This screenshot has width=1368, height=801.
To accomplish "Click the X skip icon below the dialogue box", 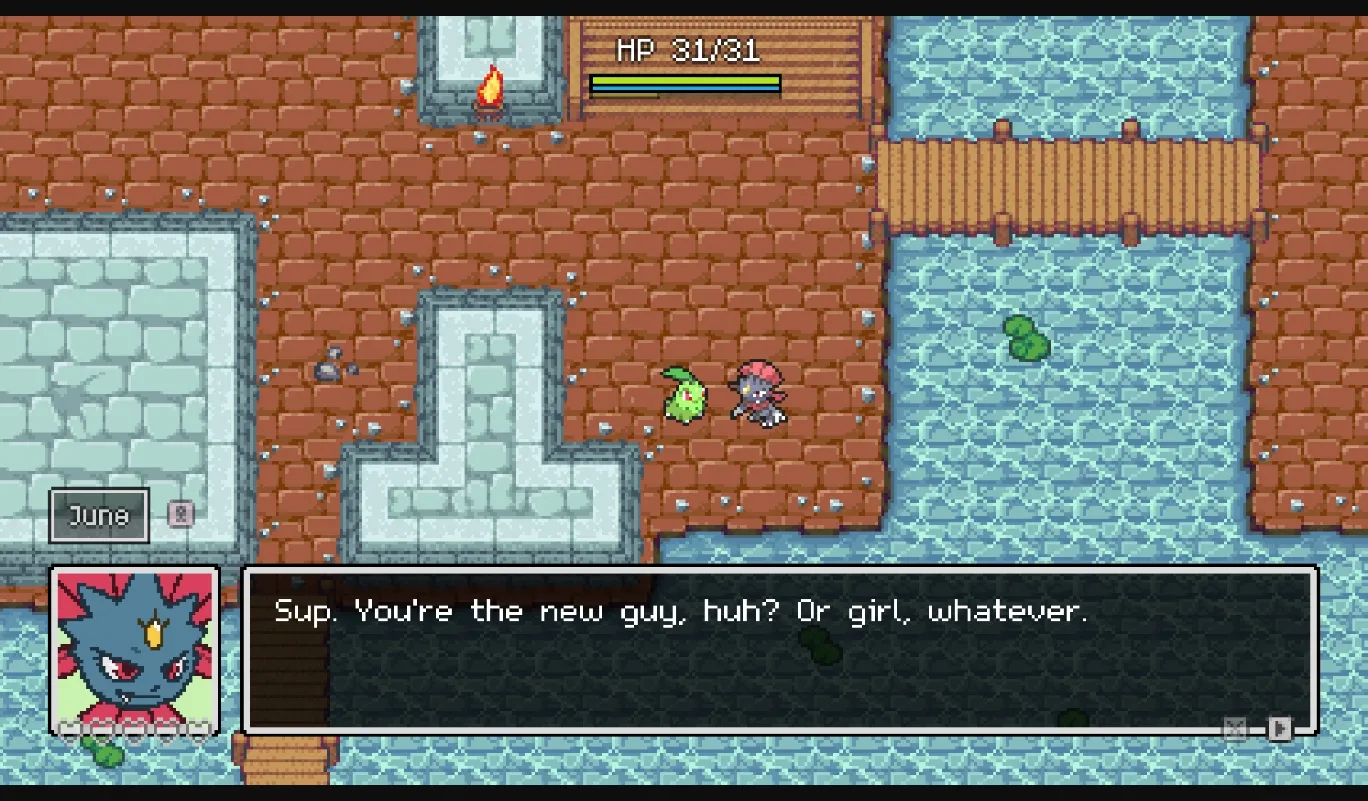I will (1234, 727).
